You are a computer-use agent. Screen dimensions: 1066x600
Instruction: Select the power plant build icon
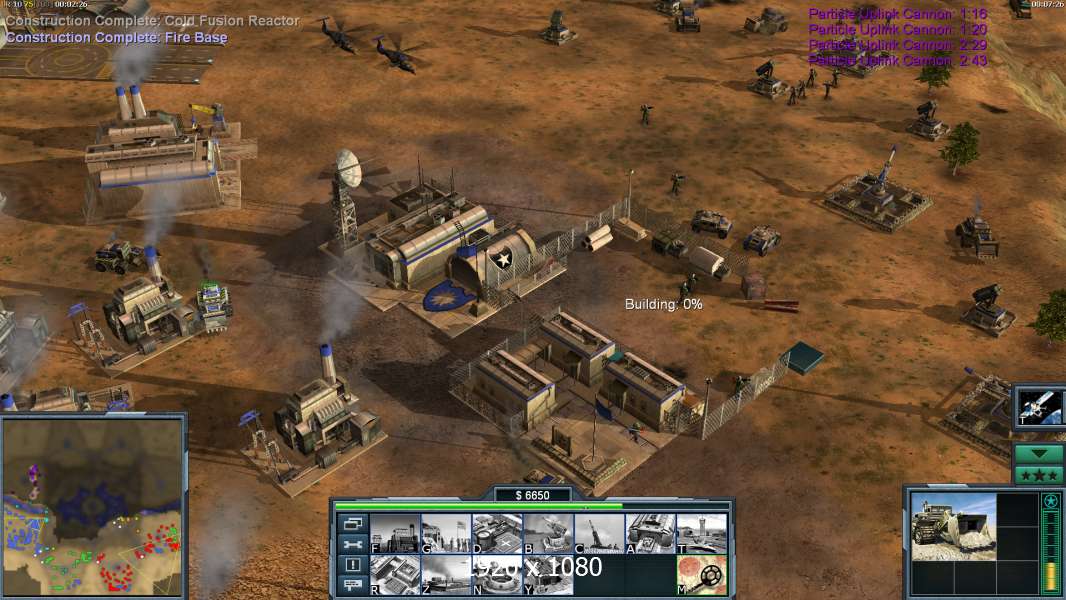pyautogui.click(x=395, y=534)
